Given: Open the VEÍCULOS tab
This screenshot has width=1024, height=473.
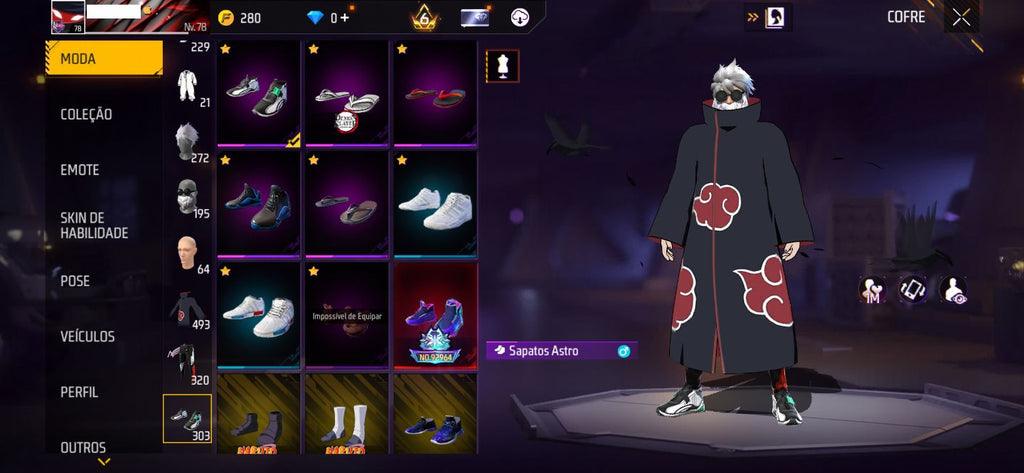Looking at the screenshot, I should pyautogui.click(x=87, y=337).
